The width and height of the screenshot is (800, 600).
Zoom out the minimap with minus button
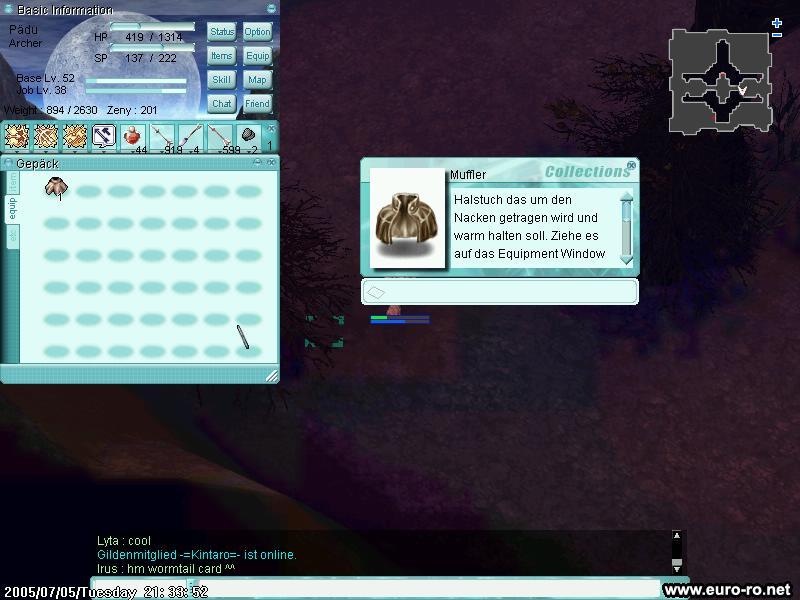(777, 35)
